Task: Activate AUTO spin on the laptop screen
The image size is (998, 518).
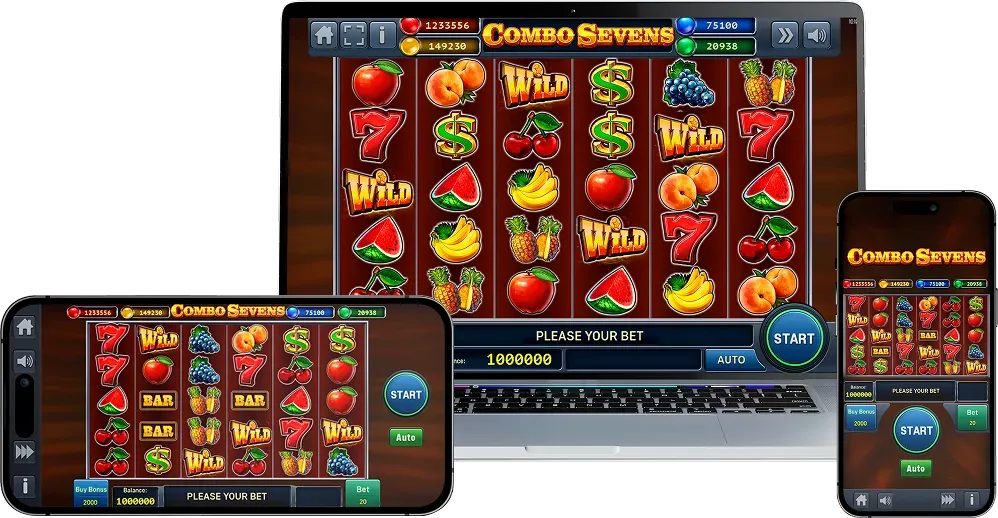Action: coord(732,359)
